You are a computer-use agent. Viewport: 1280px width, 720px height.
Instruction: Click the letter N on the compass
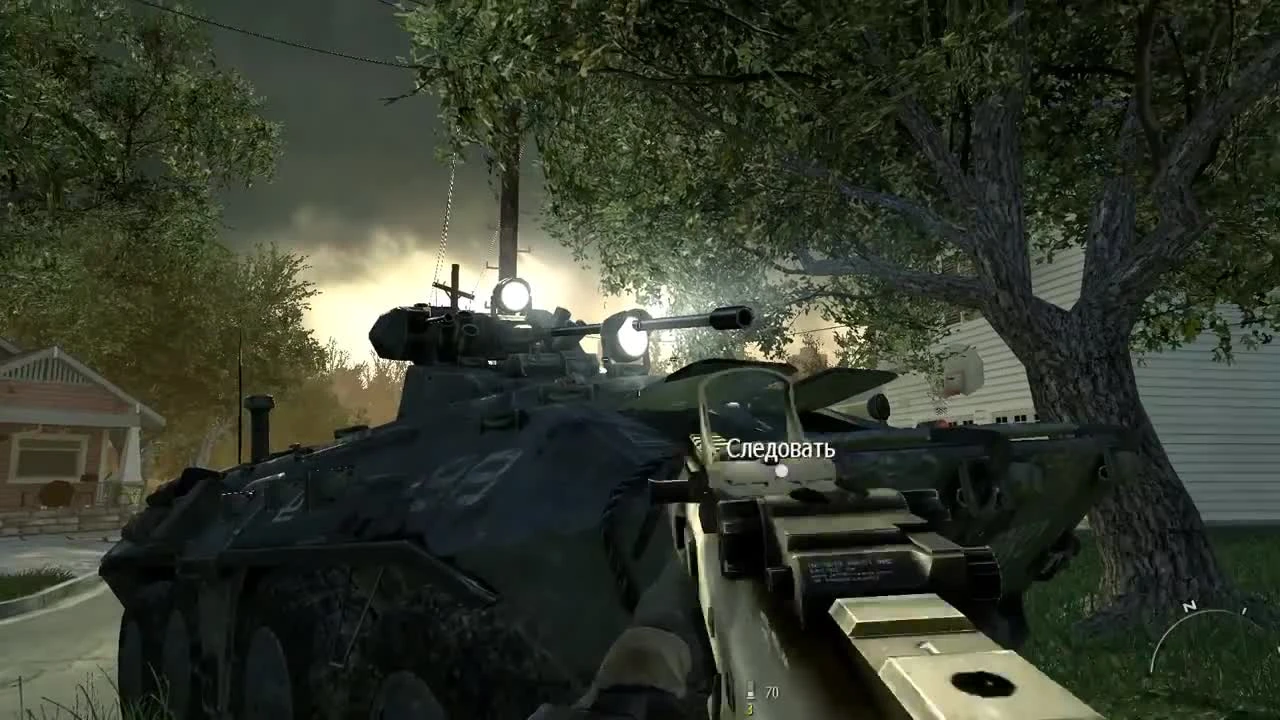coord(1190,606)
